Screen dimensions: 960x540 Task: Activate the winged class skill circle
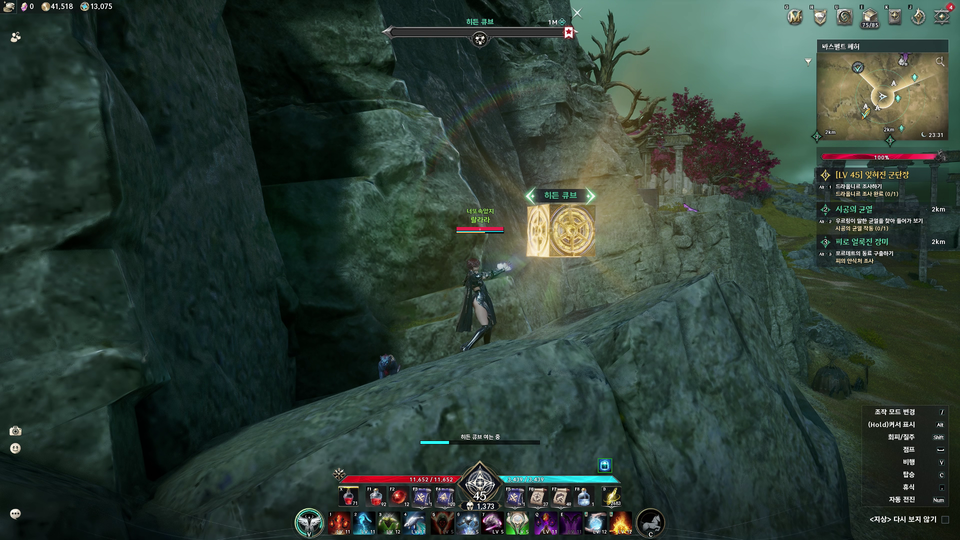click(x=308, y=522)
